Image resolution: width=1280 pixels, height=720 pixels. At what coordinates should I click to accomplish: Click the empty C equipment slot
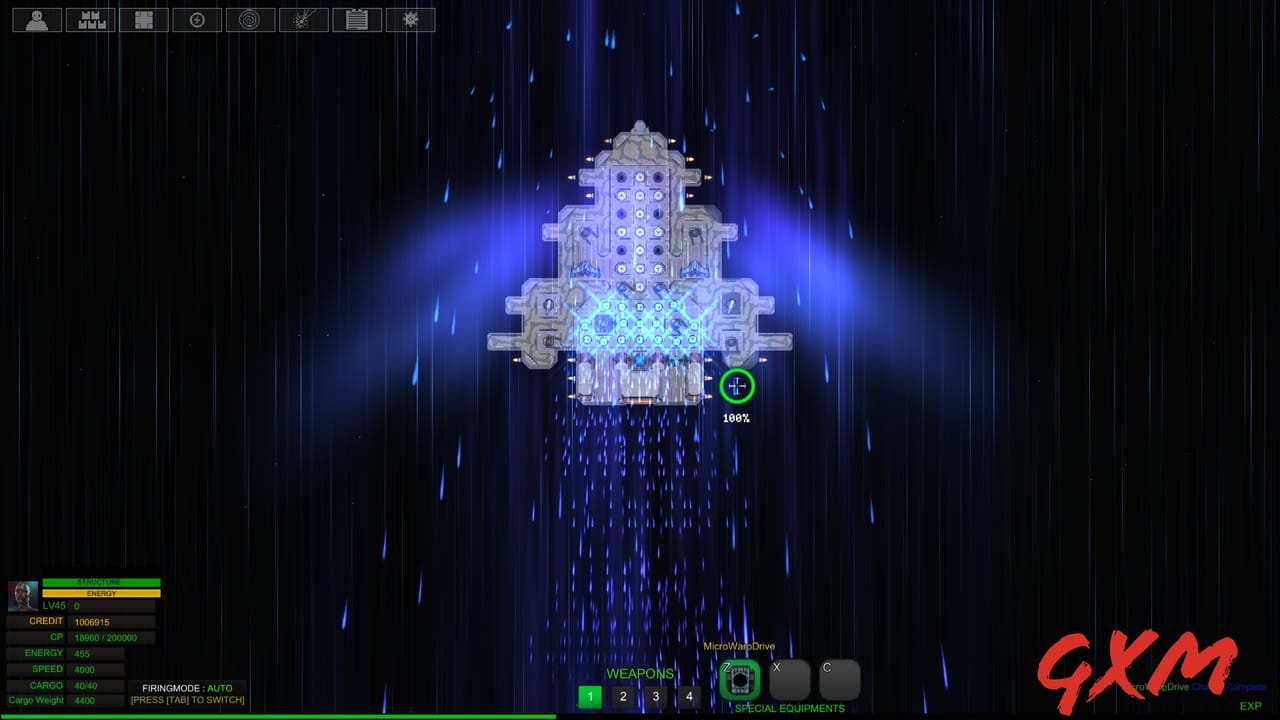coord(839,679)
